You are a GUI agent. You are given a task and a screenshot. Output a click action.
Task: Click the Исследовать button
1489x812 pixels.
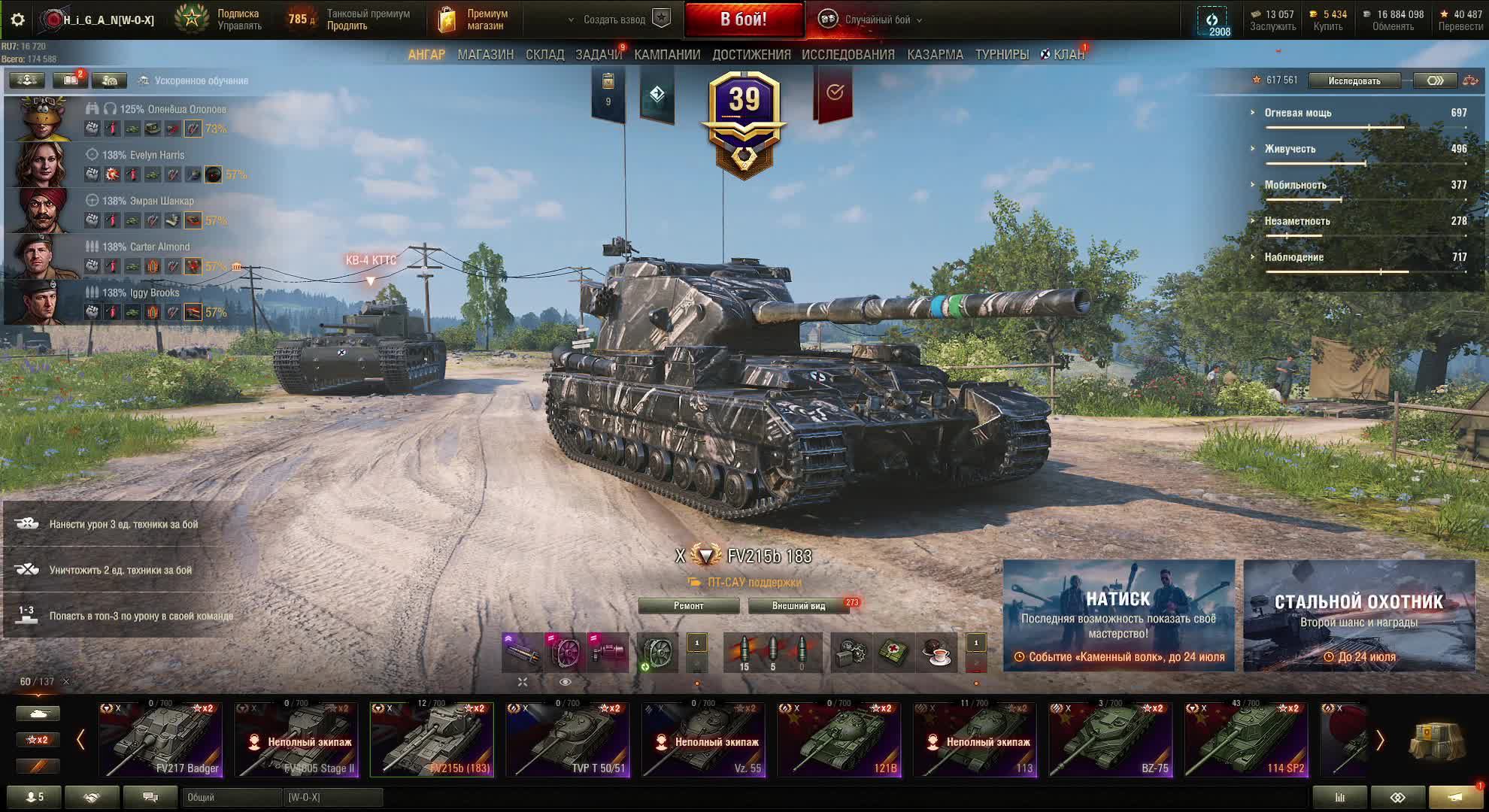1354,80
